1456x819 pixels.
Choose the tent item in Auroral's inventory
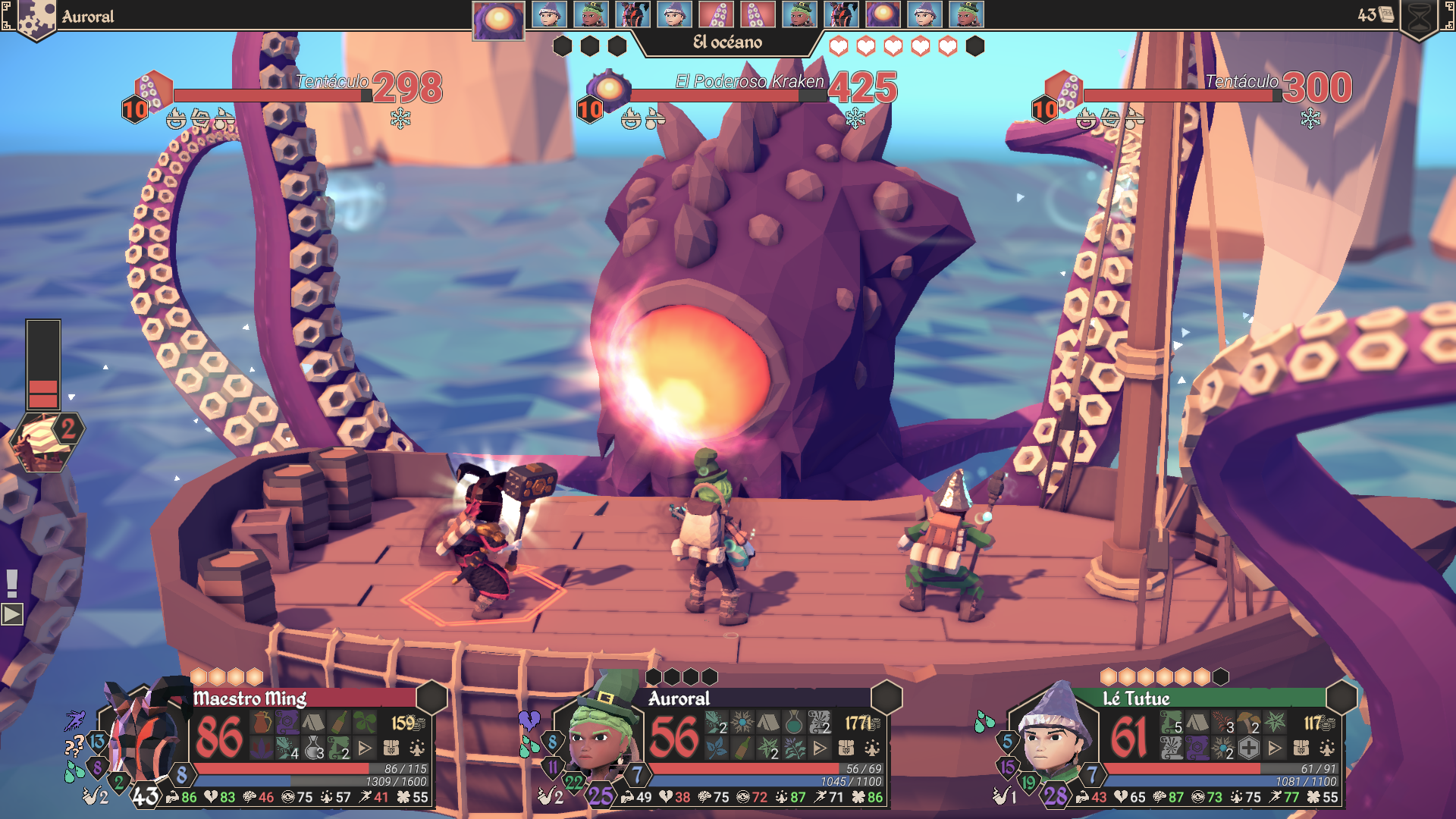[767, 723]
